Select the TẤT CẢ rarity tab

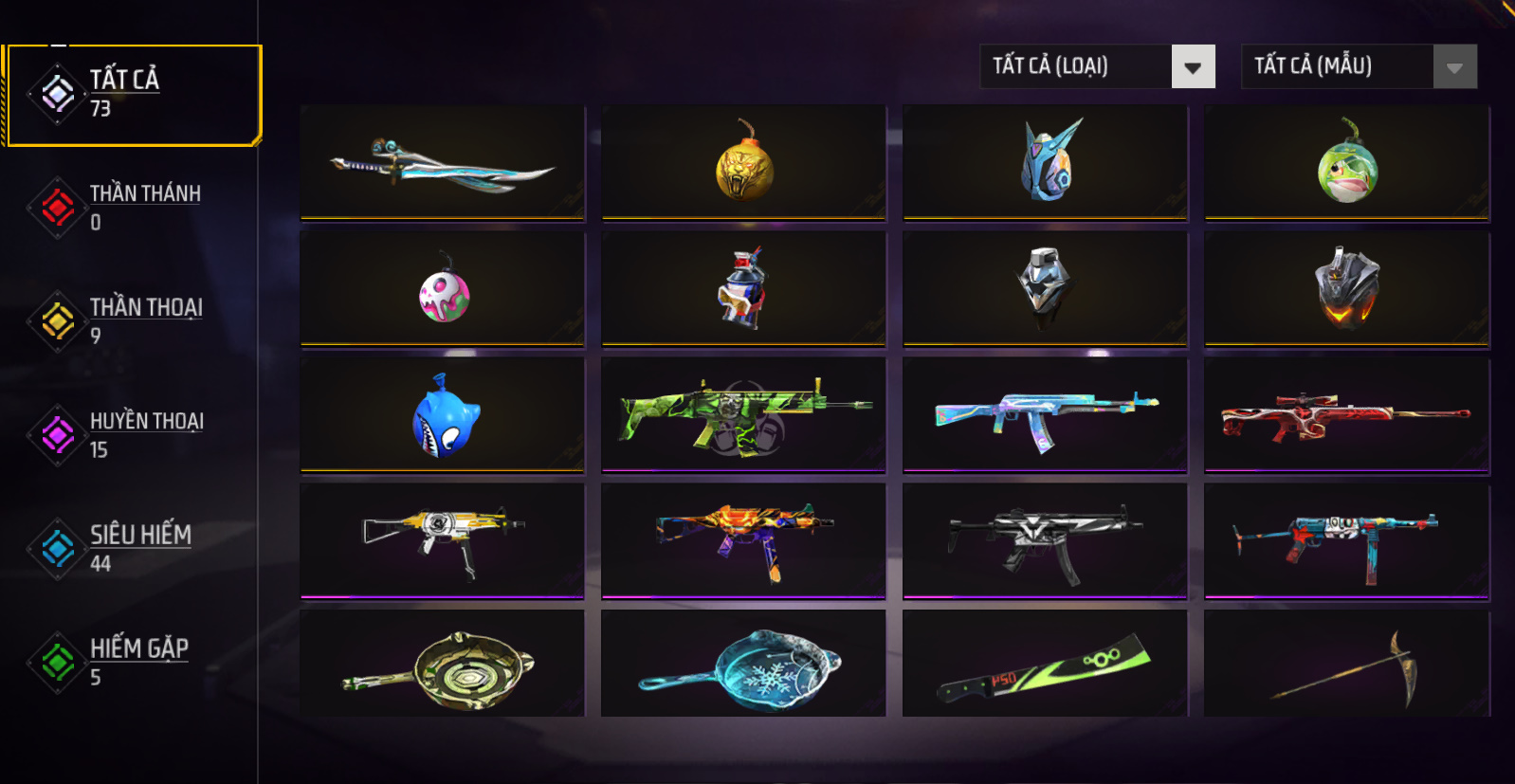133,95
